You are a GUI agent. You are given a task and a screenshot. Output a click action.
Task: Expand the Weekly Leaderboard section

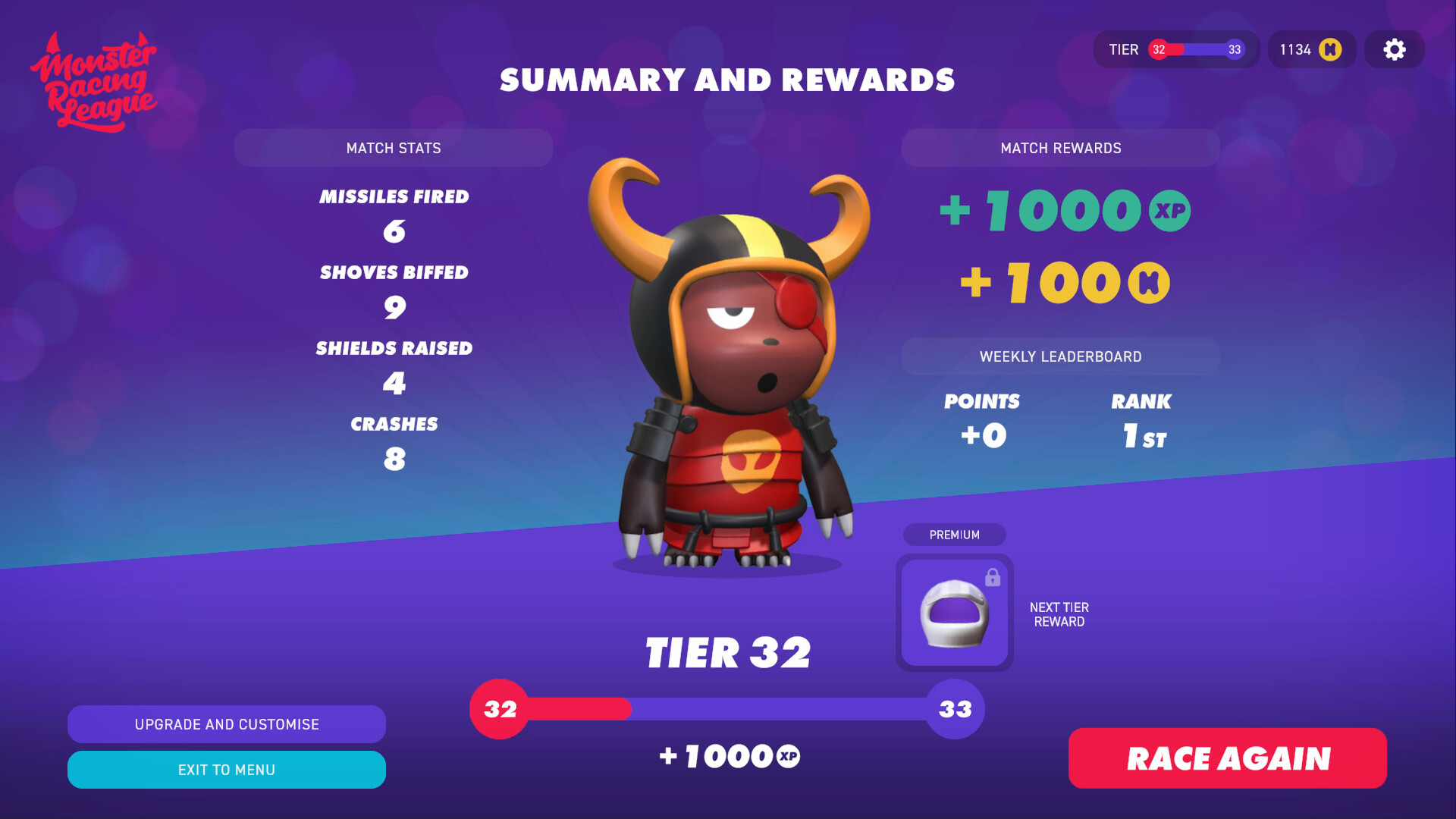coord(1061,356)
